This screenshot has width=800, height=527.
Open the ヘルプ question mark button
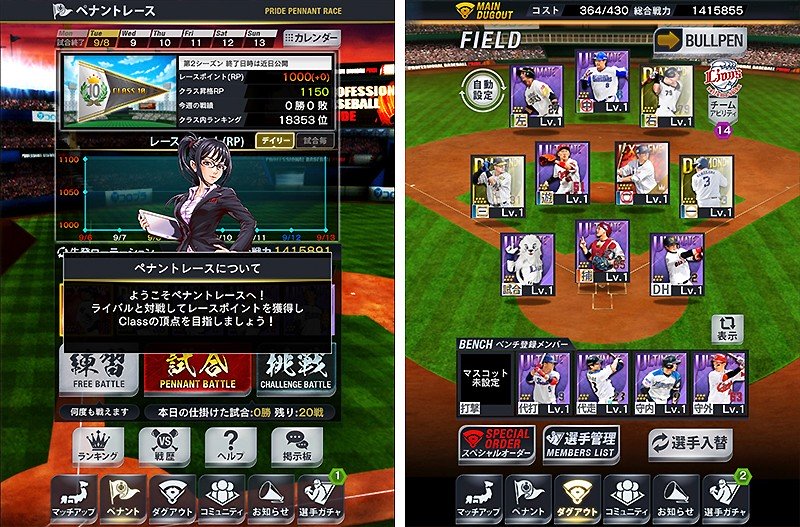click(230, 447)
